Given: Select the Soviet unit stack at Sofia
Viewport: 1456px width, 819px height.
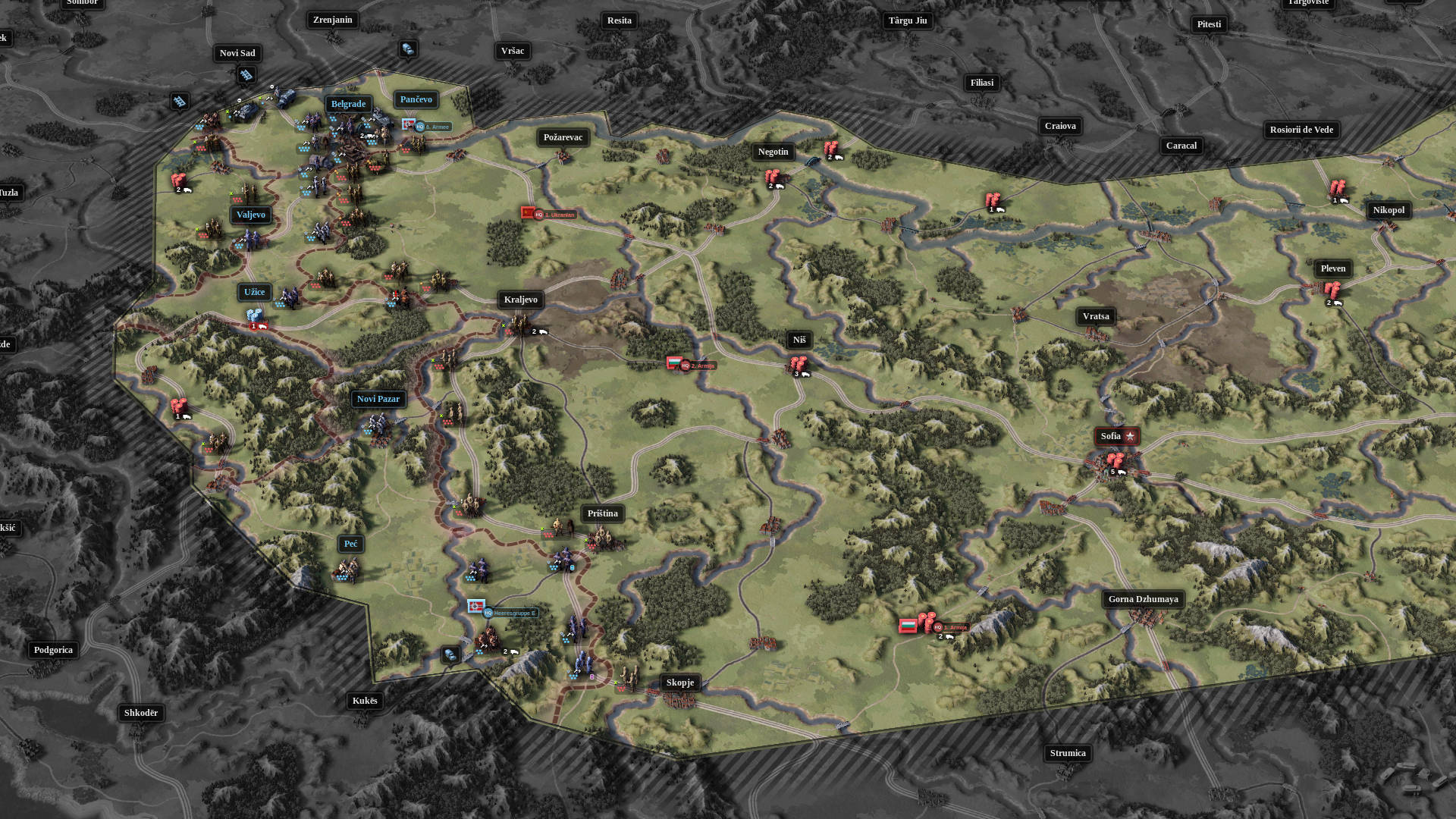Looking at the screenshot, I should click(x=1115, y=459).
